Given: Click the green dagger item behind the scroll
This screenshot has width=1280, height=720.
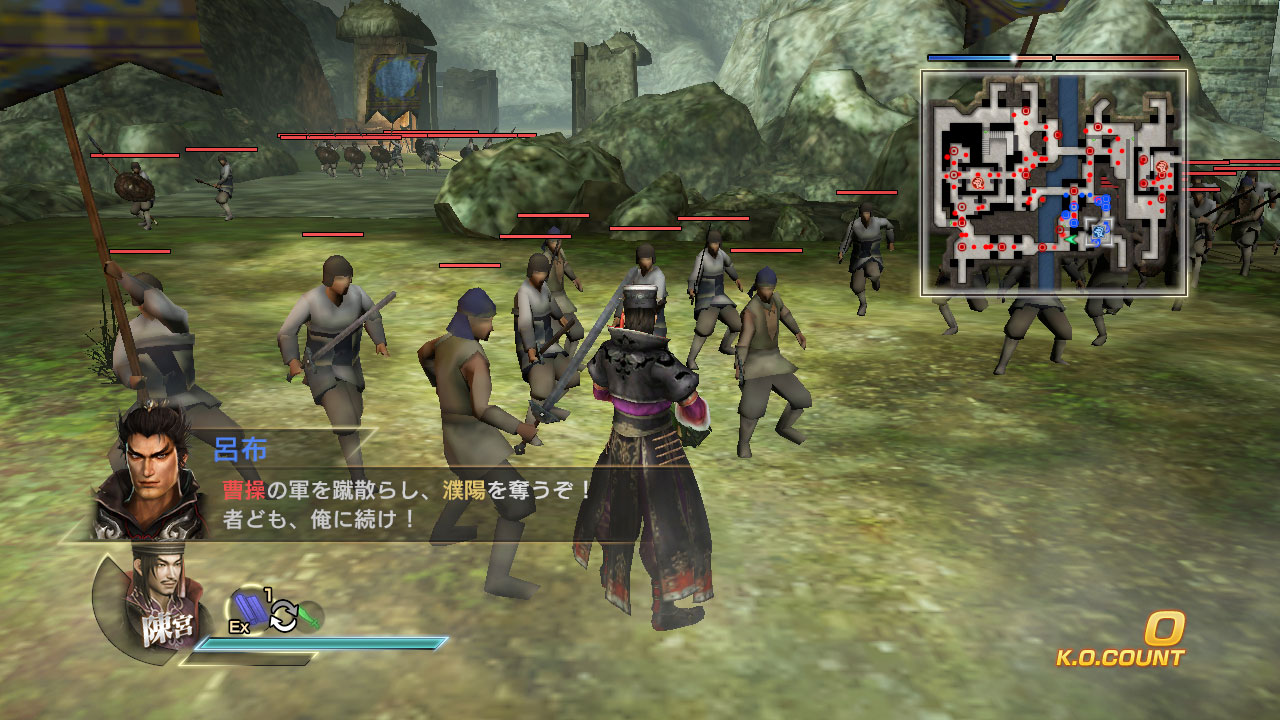Looking at the screenshot, I should tap(310, 615).
